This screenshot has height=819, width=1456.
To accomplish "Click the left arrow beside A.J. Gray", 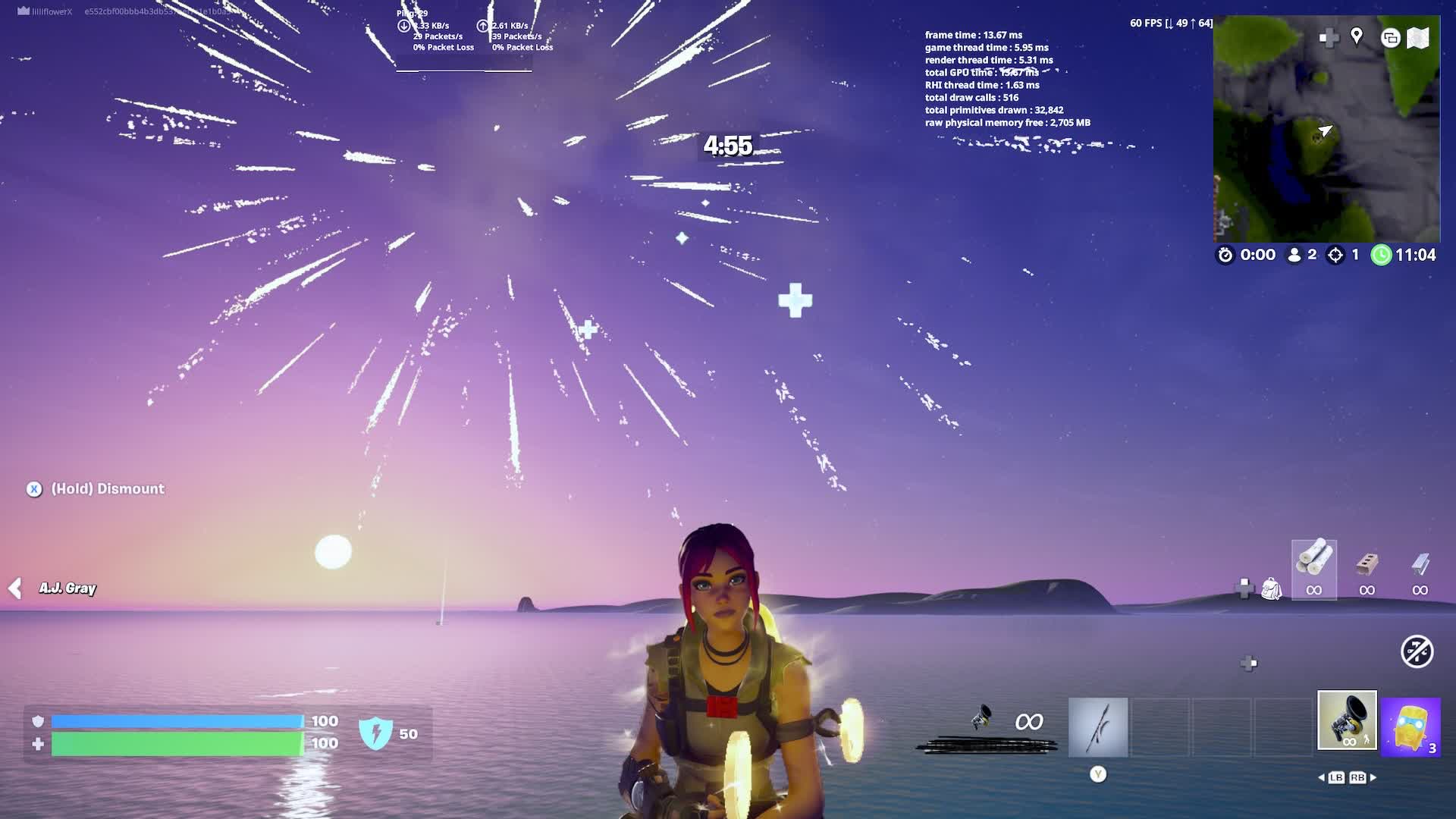I will [x=15, y=588].
